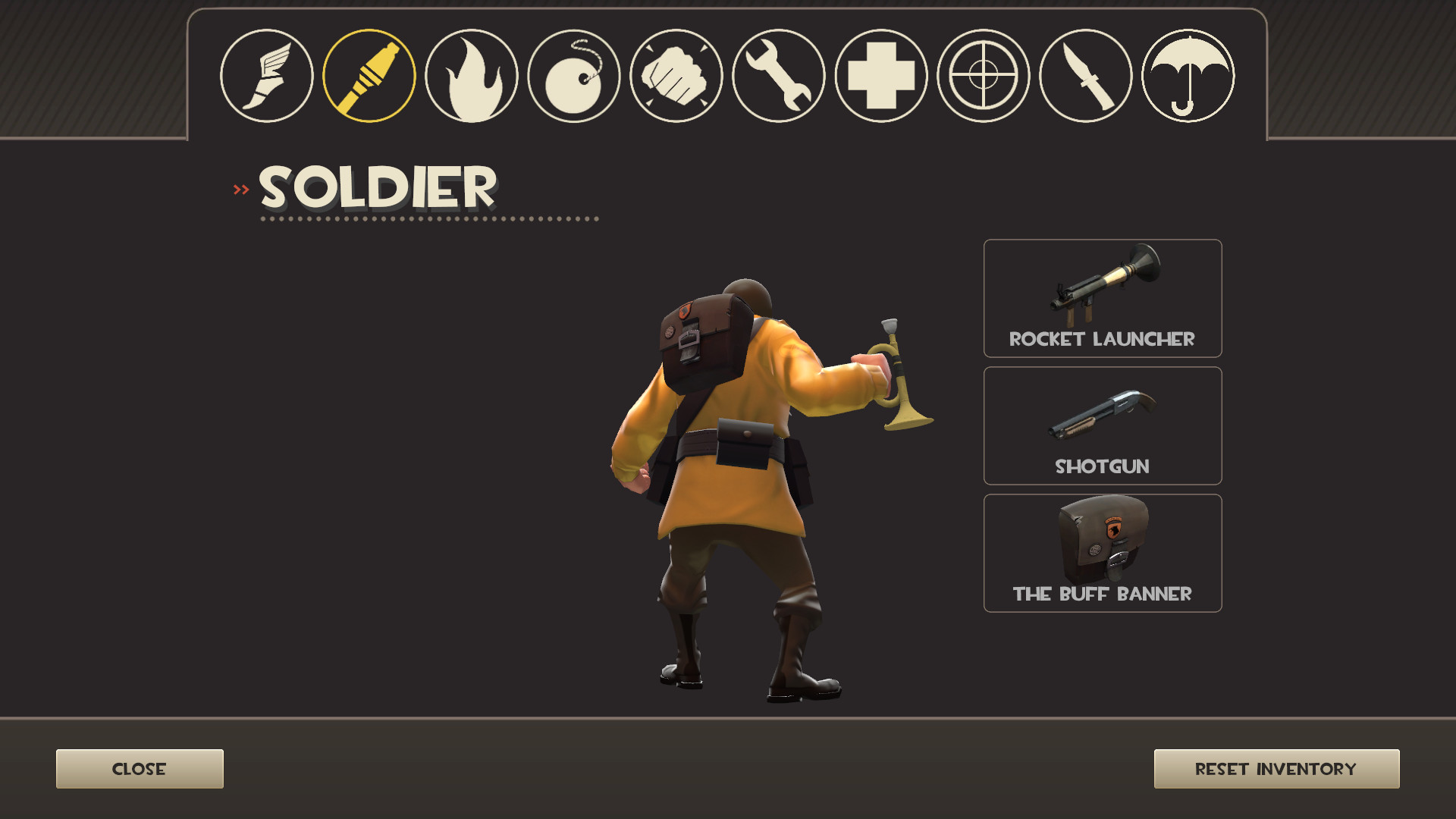Click Reset Inventory
The height and width of the screenshot is (819, 1456).
[1276, 768]
